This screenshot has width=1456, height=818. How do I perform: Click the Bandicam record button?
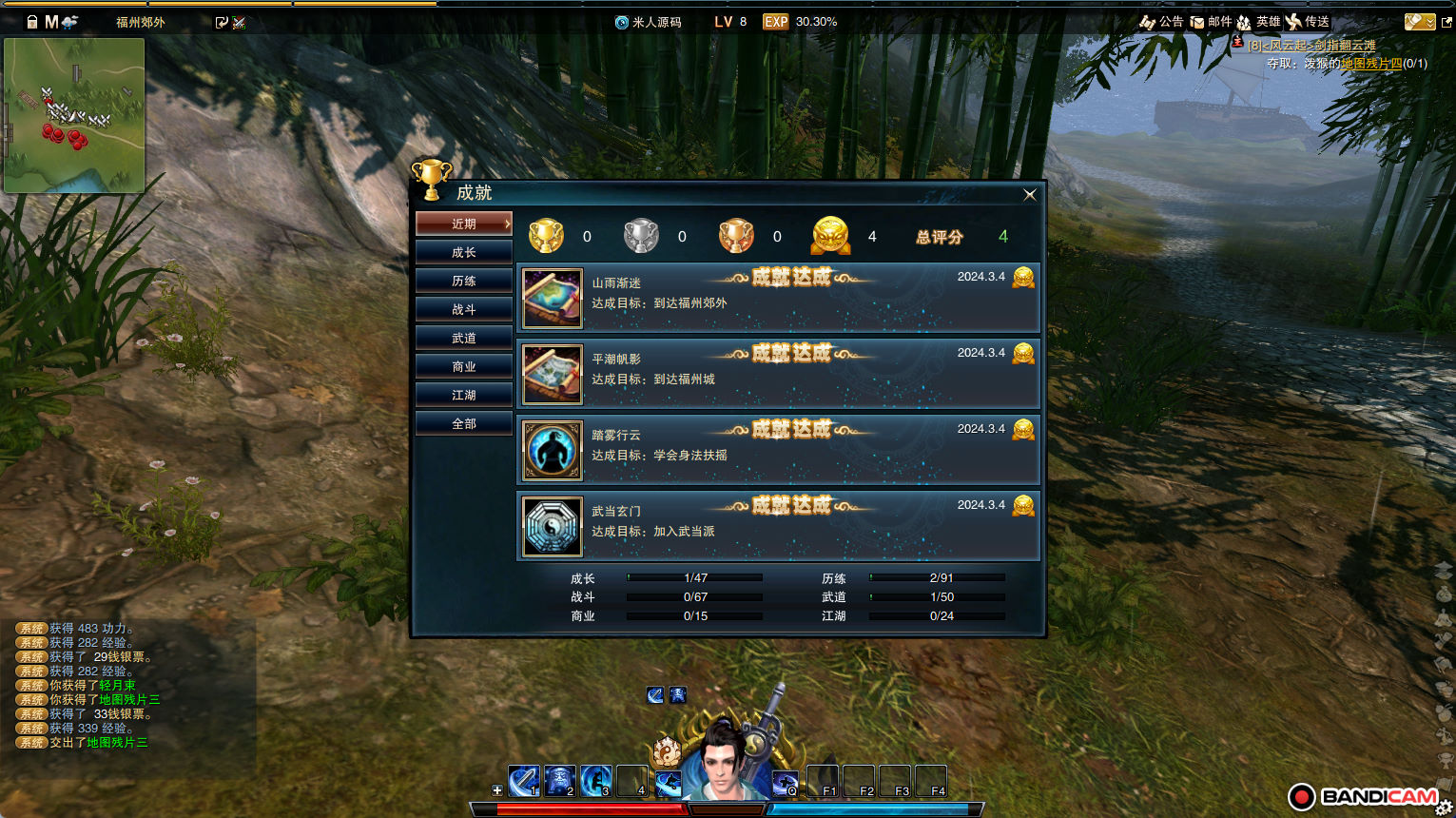pos(1302,797)
